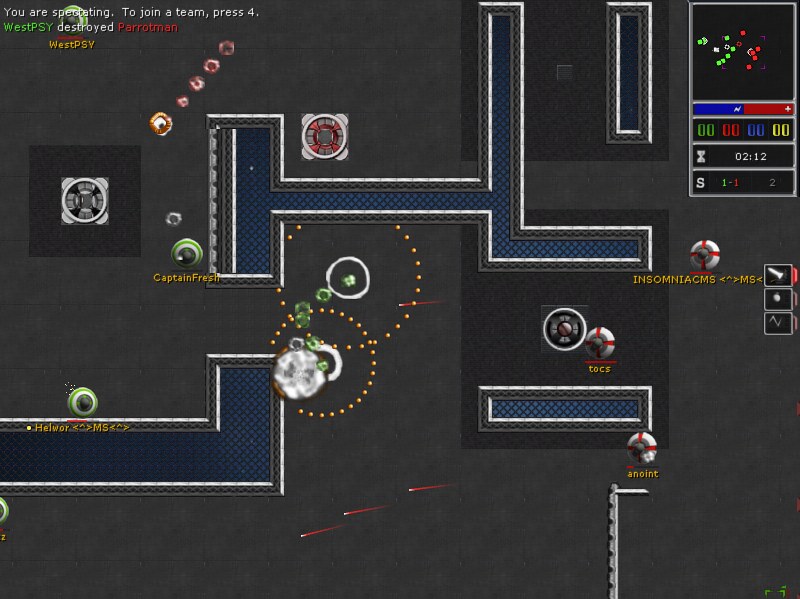Select the missile weapon slot
The image size is (800, 599).
(778, 275)
